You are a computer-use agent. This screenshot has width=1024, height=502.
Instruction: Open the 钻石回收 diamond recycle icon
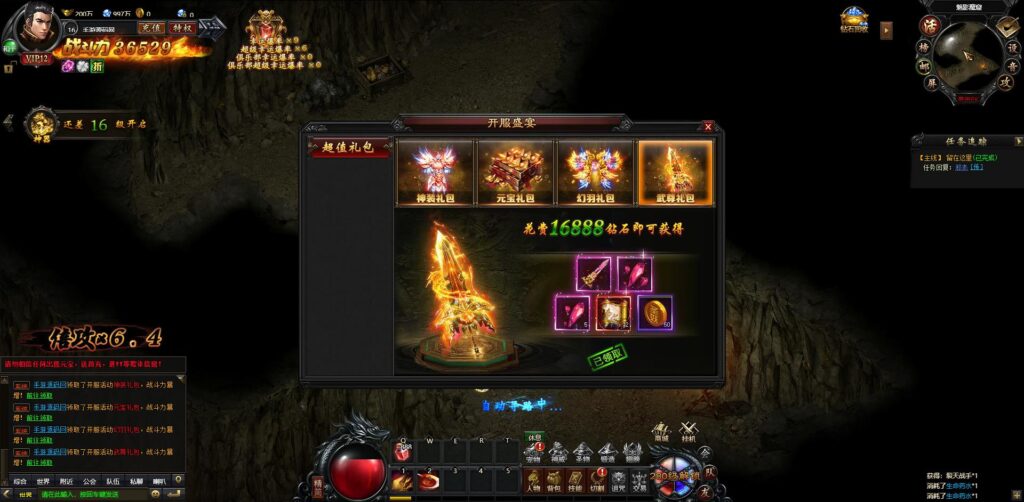(853, 21)
